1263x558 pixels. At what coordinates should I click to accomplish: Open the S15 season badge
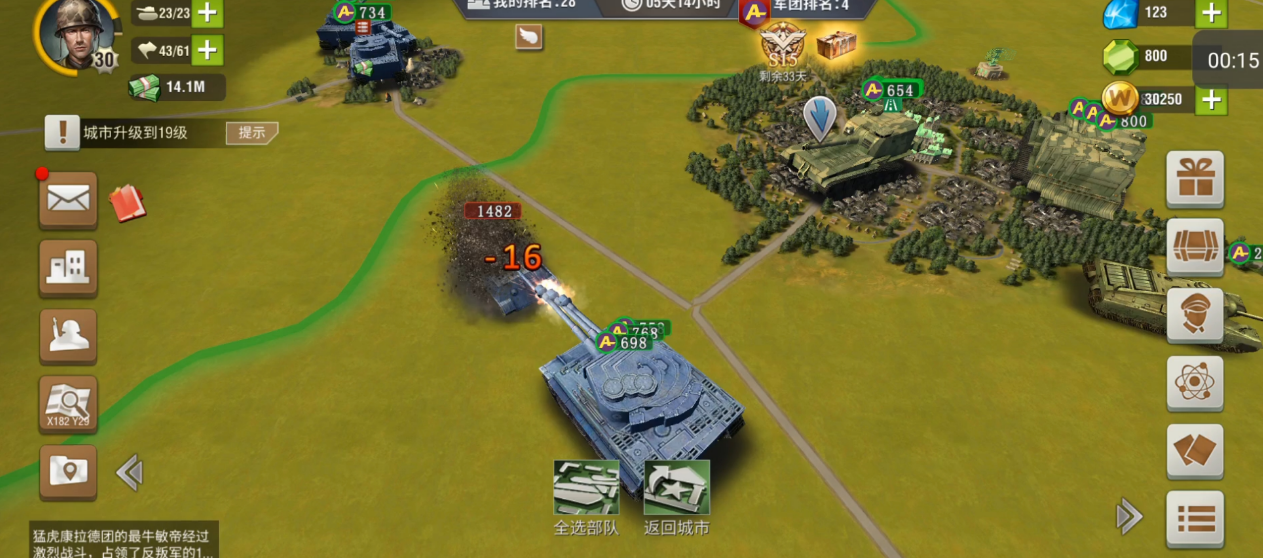coord(782,48)
